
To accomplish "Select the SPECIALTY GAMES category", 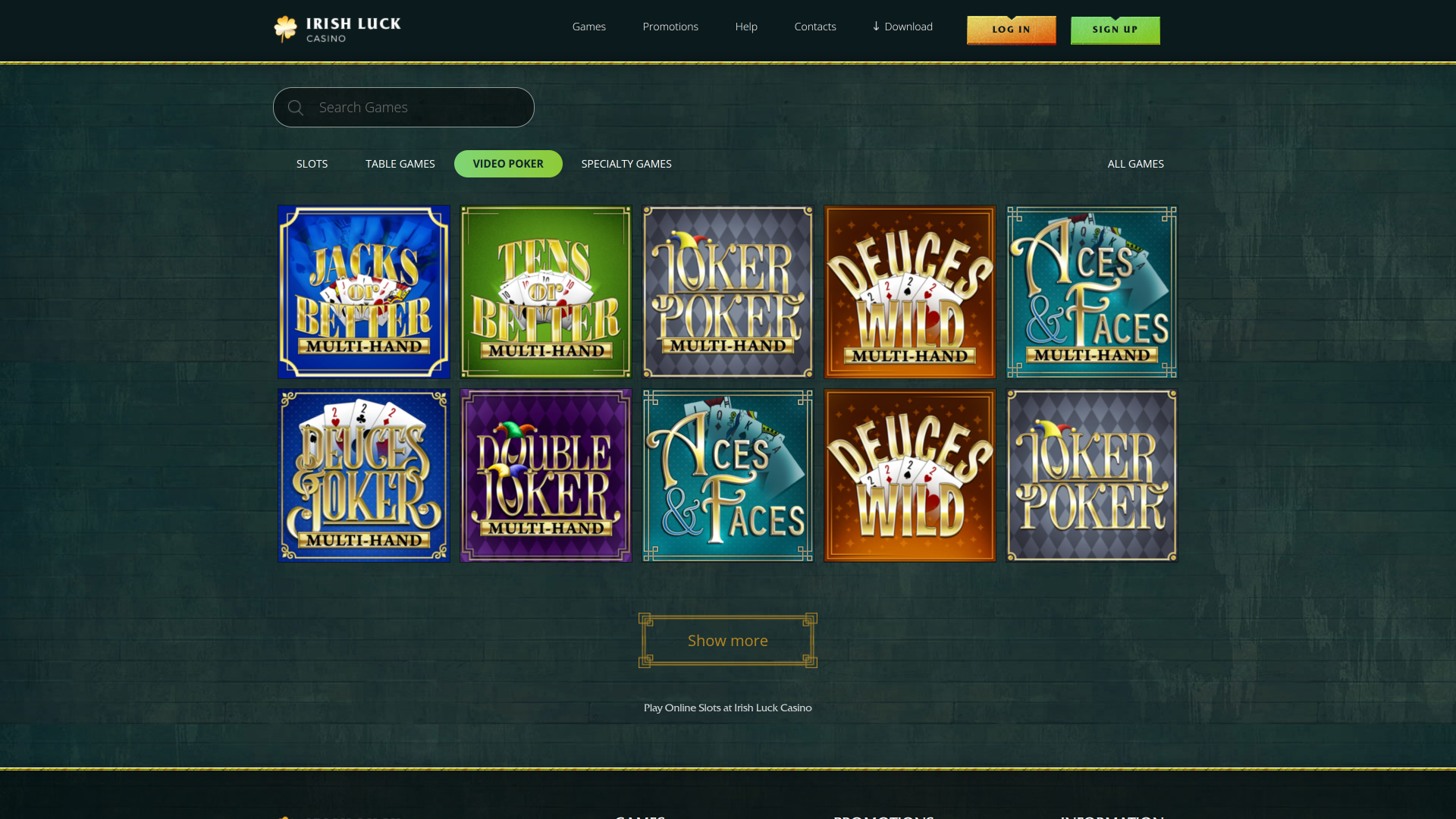I will click(626, 163).
